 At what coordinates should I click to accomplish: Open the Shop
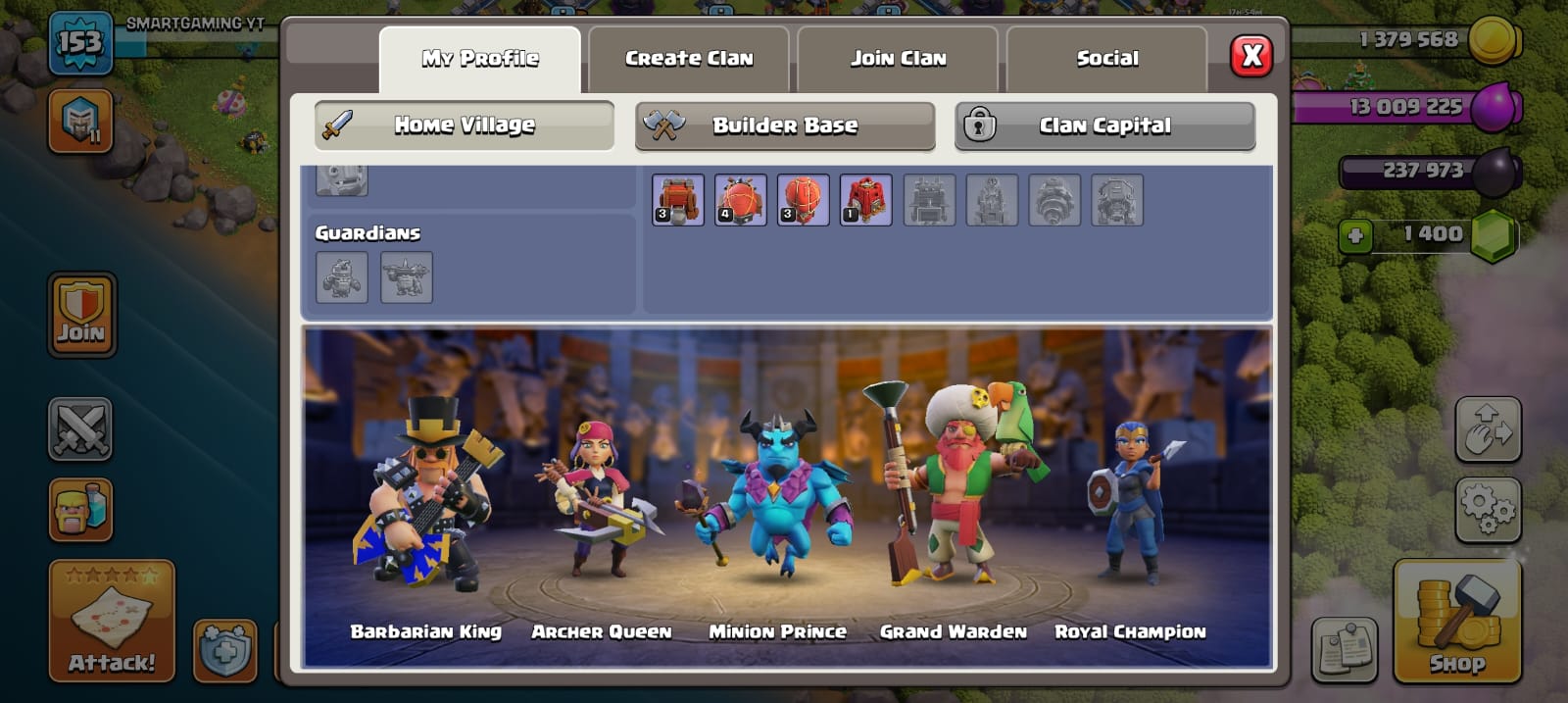1456,621
